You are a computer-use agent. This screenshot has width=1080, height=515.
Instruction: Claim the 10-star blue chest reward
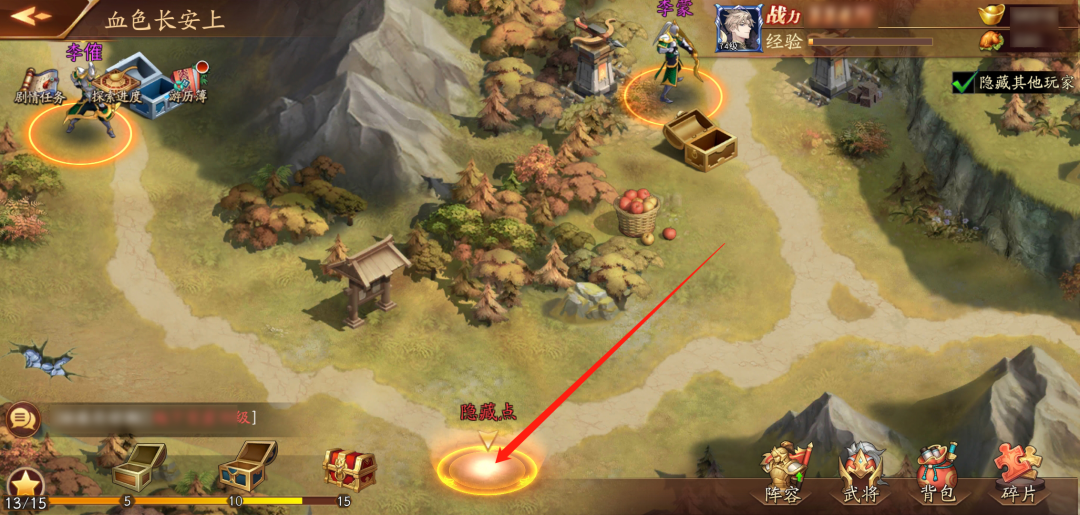click(x=247, y=462)
